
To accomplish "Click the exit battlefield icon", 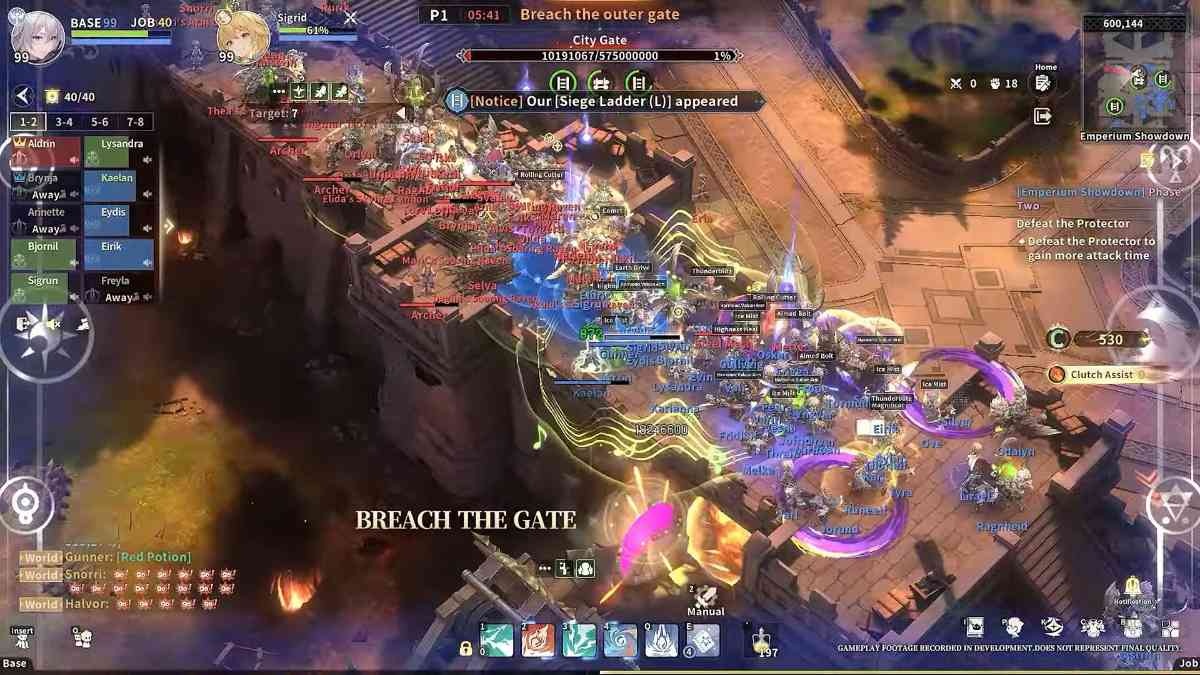I will click(1043, 117).
